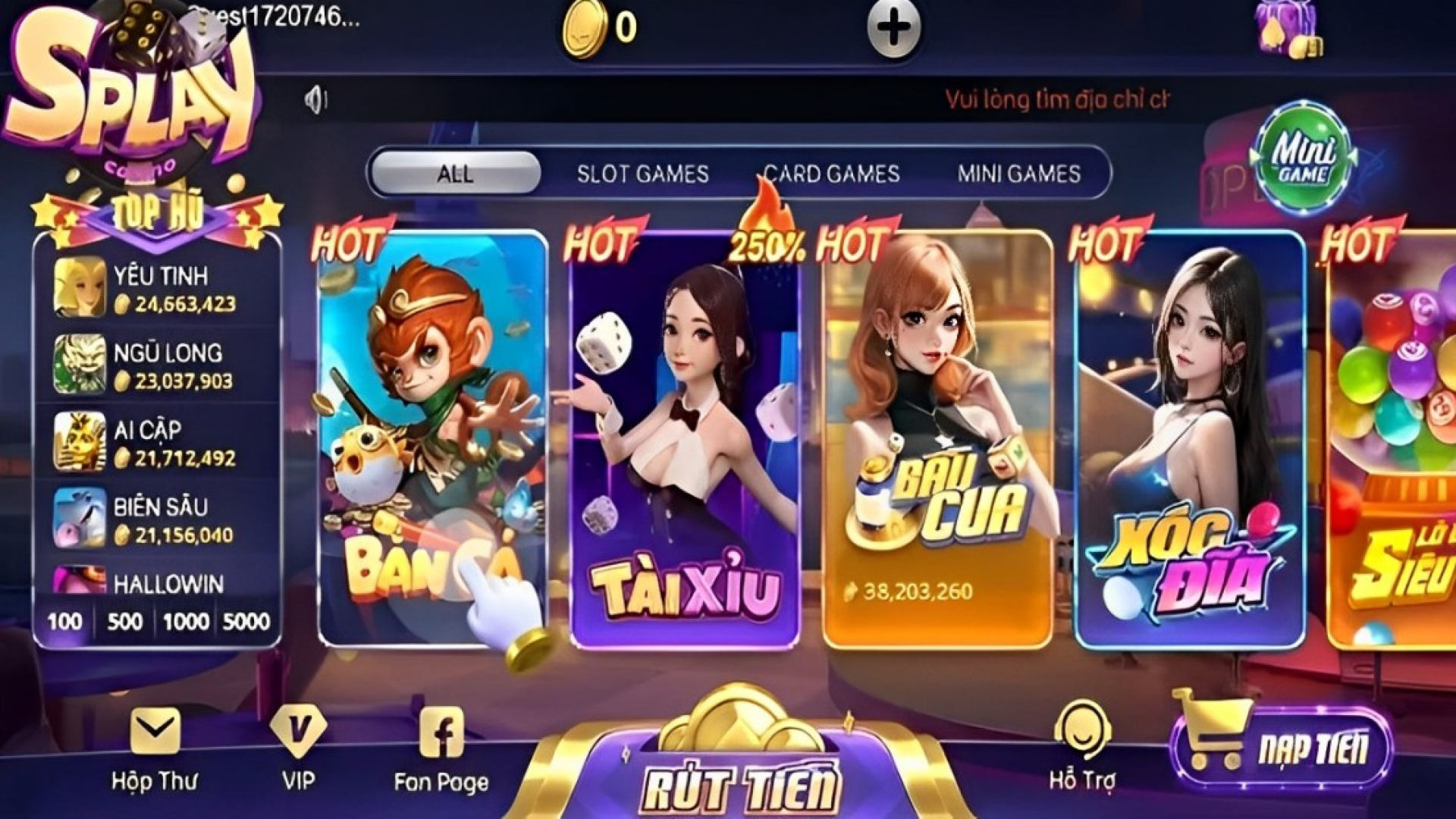
Task: Open the Tài Xỉu dice game
Action: (x=685, y=440)
